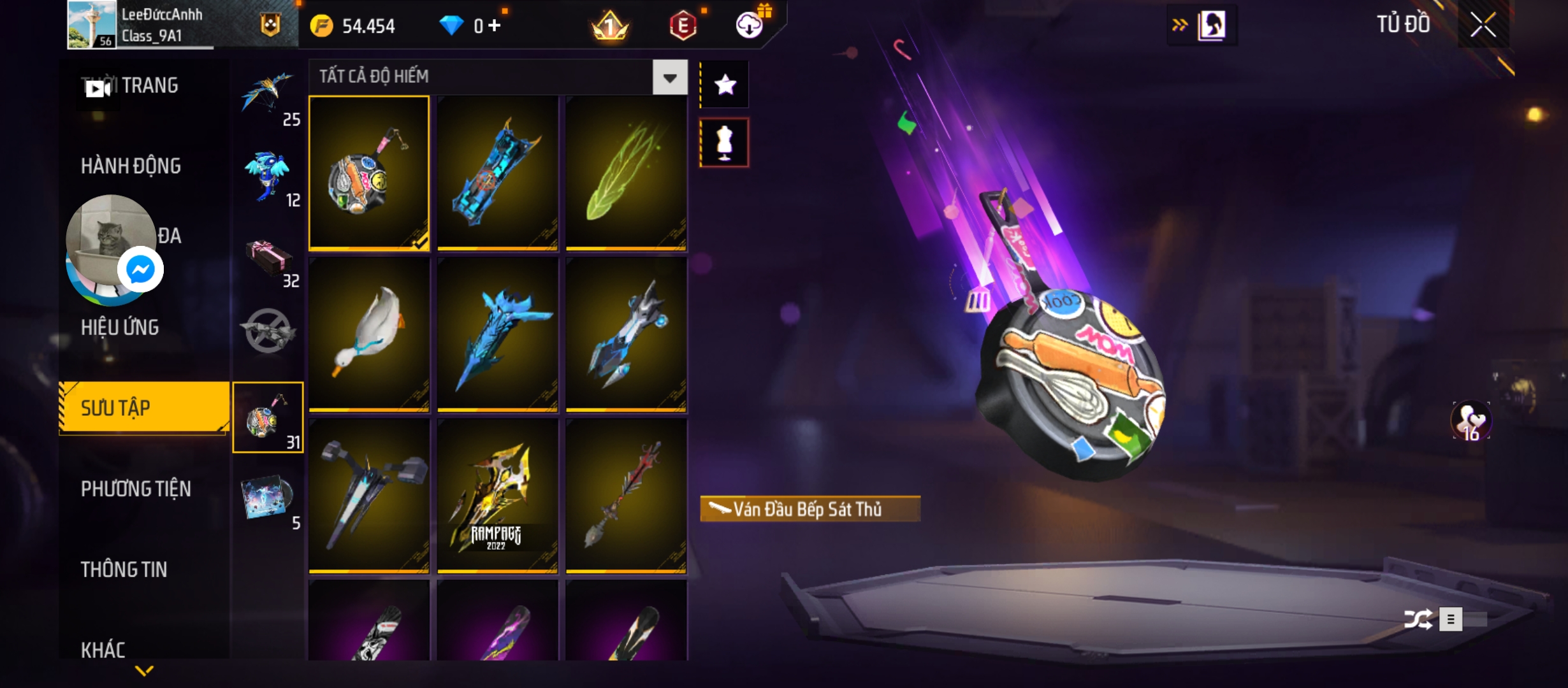The width and height of the screenshot is (1568, 688).
Task: Open the player profile avatar
Action: pos(92,24)
